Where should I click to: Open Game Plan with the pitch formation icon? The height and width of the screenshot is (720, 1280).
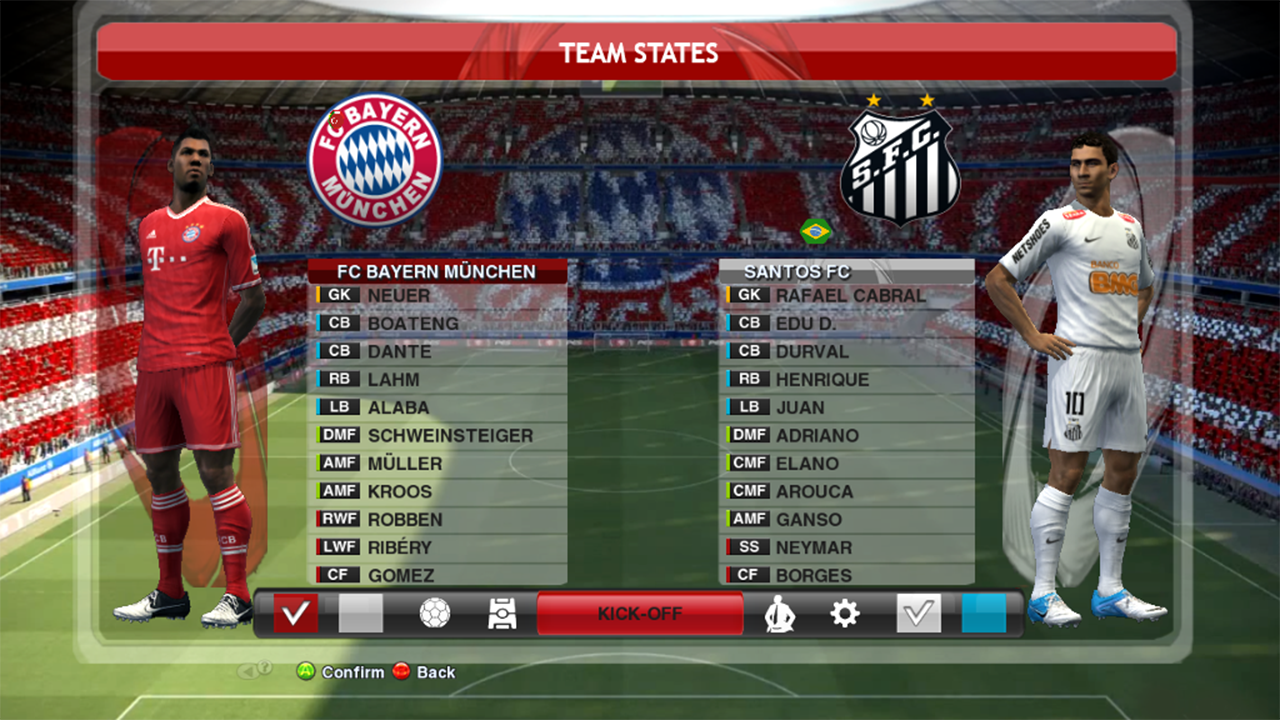click(x=501, y=614)
